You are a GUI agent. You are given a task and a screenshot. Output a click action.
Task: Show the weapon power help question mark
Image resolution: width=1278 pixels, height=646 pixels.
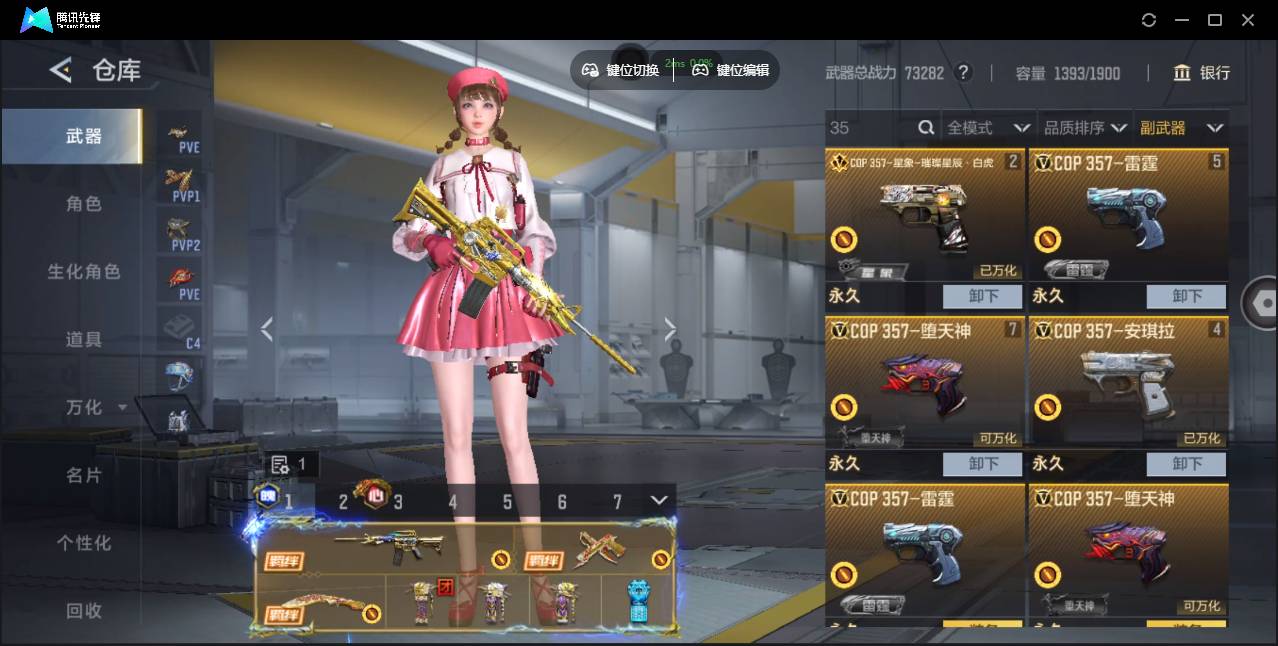point(963,72)
